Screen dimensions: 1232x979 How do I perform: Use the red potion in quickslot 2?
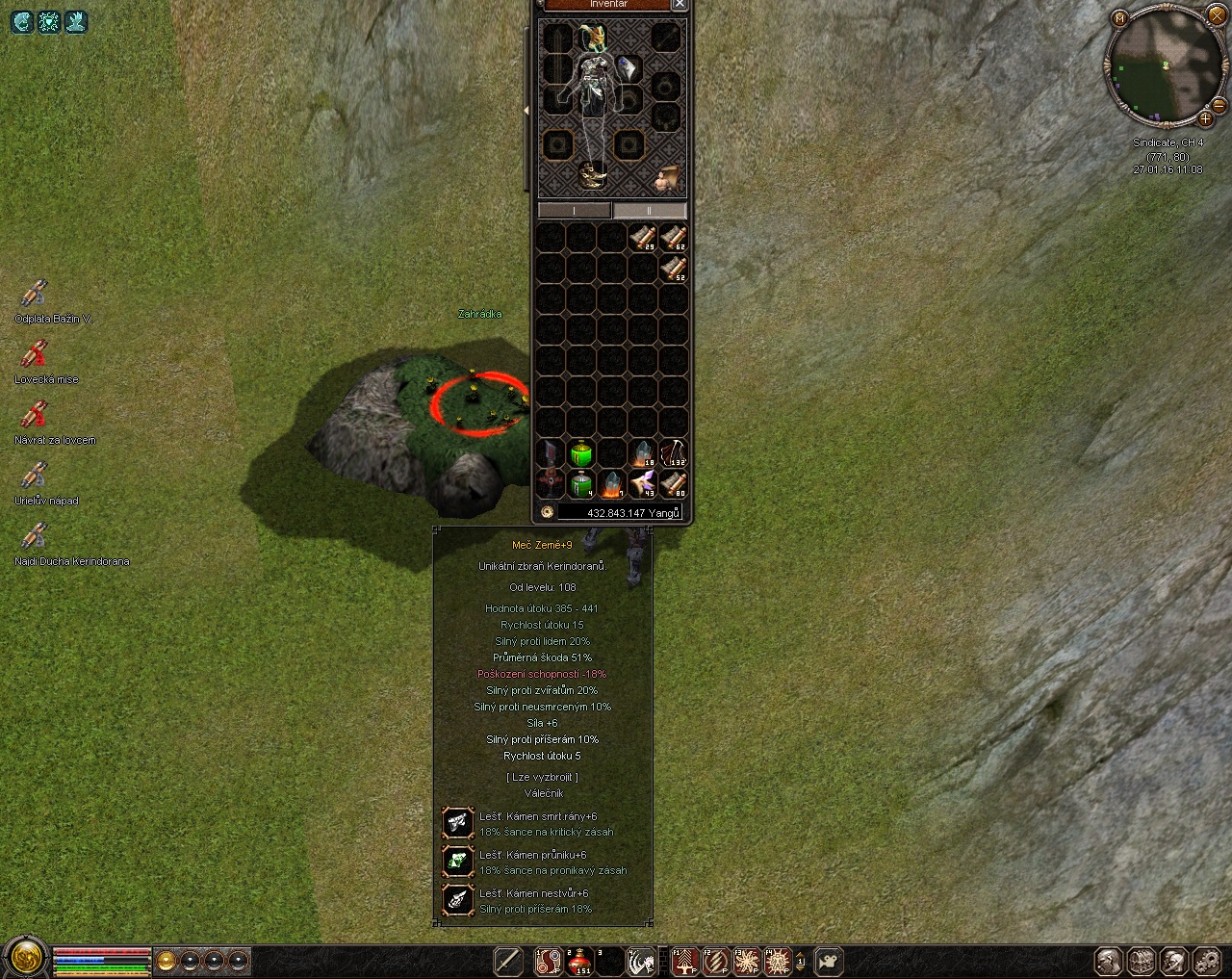[x=579, y=961]
